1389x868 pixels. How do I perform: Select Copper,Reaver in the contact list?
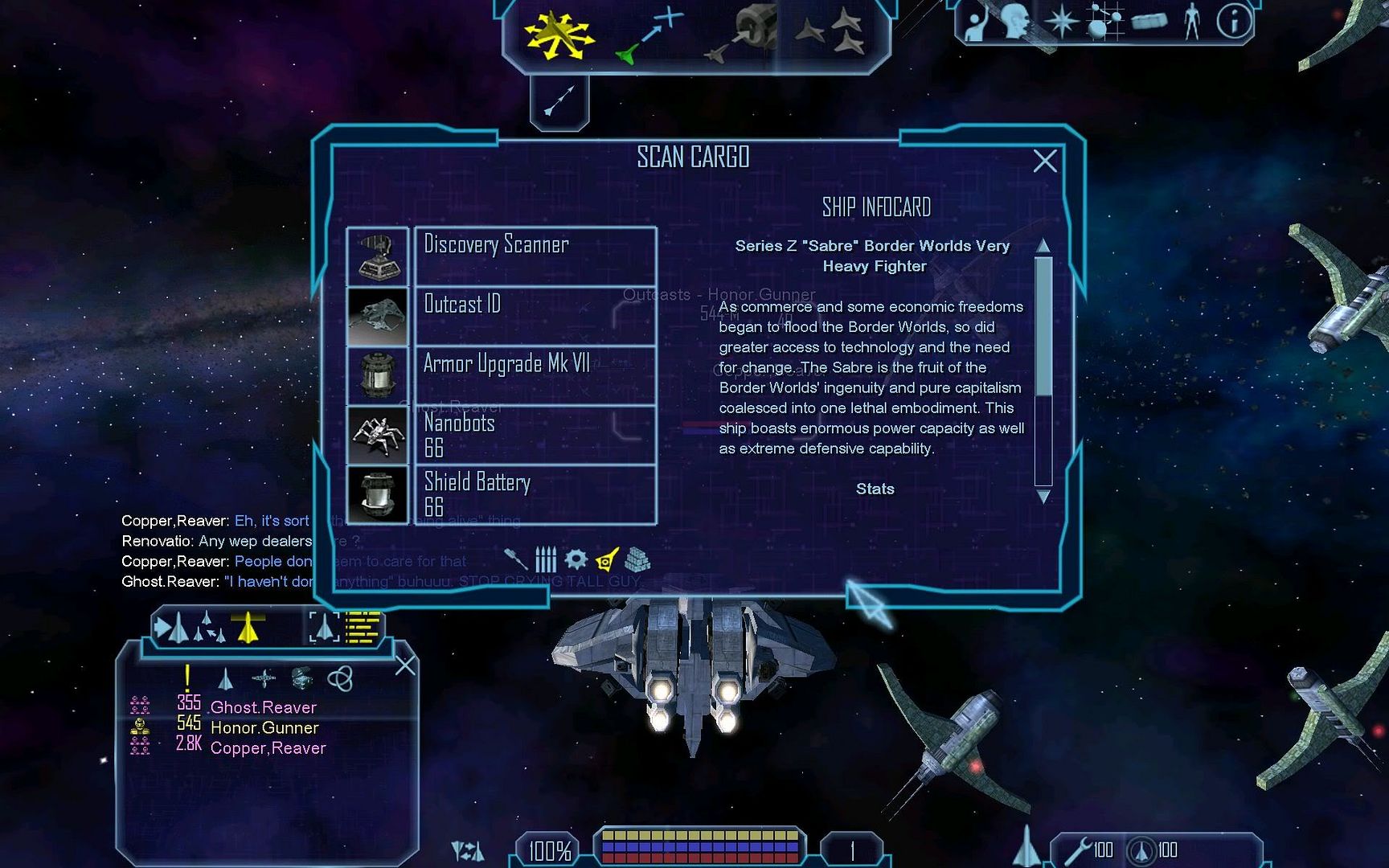point(268,748)
